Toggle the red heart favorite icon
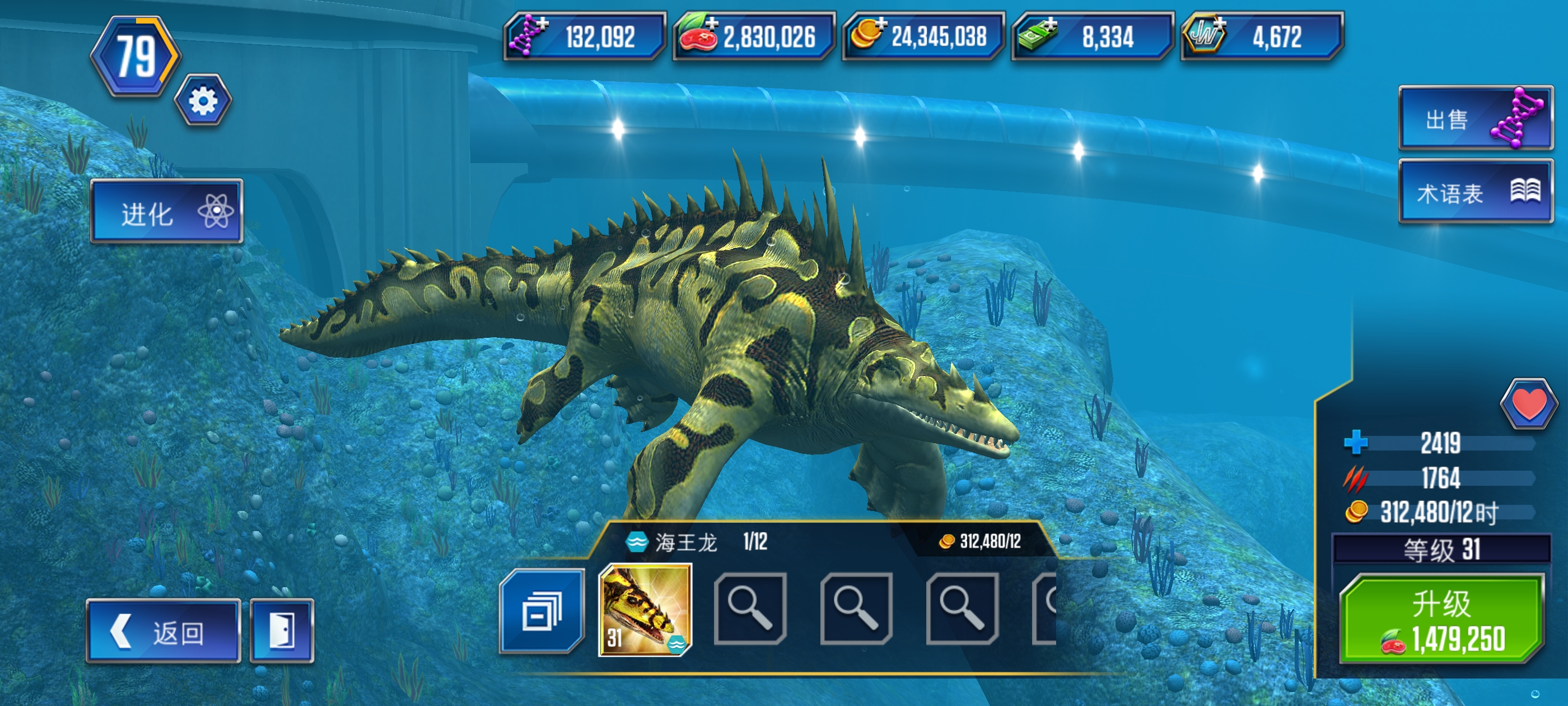 [x=1528, y=404]
